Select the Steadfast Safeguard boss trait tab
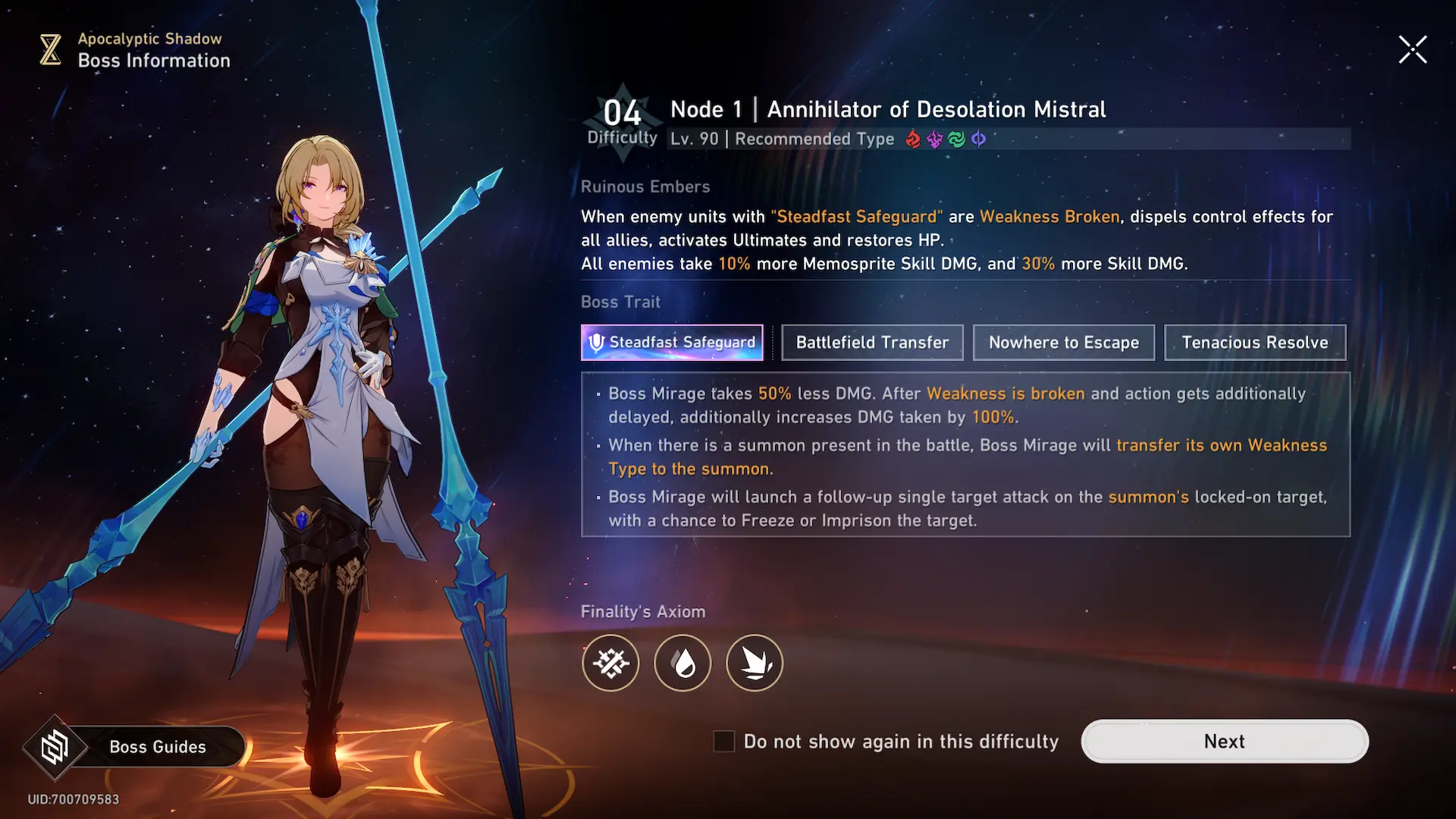This screenshot has width=1456, height=819. 672,343
